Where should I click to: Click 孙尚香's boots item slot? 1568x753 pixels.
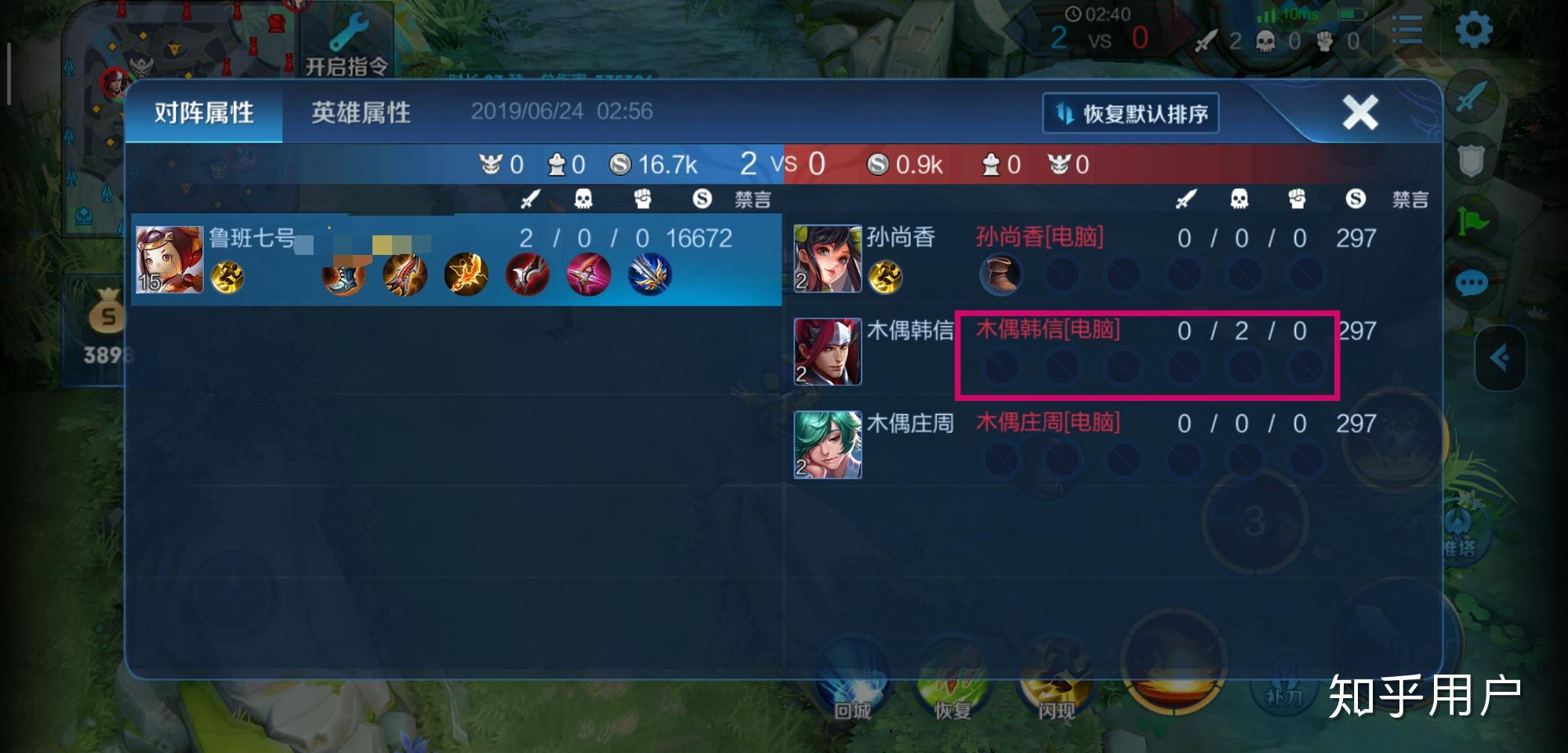pos(1000,275)
